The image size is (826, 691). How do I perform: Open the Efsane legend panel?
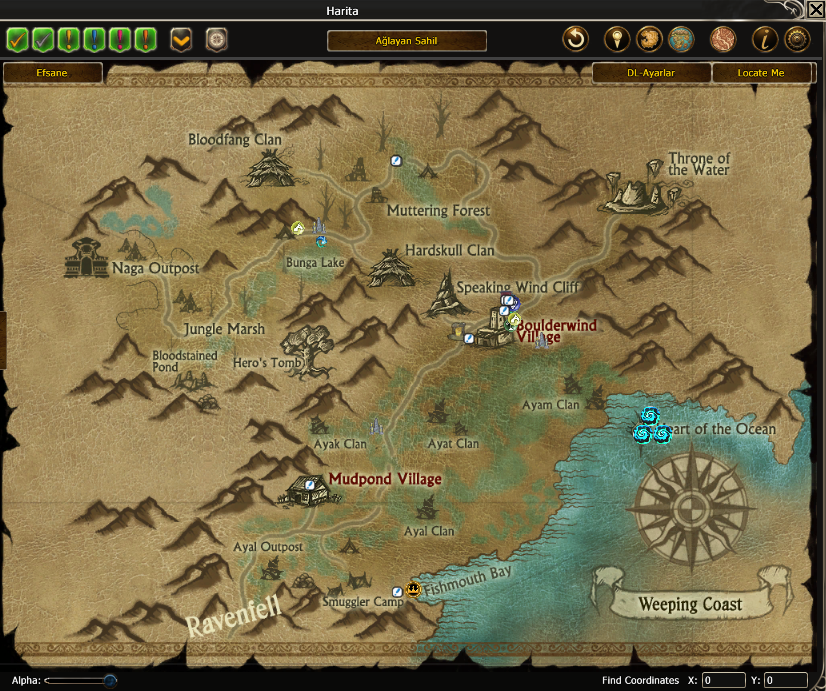pos(53,73)
